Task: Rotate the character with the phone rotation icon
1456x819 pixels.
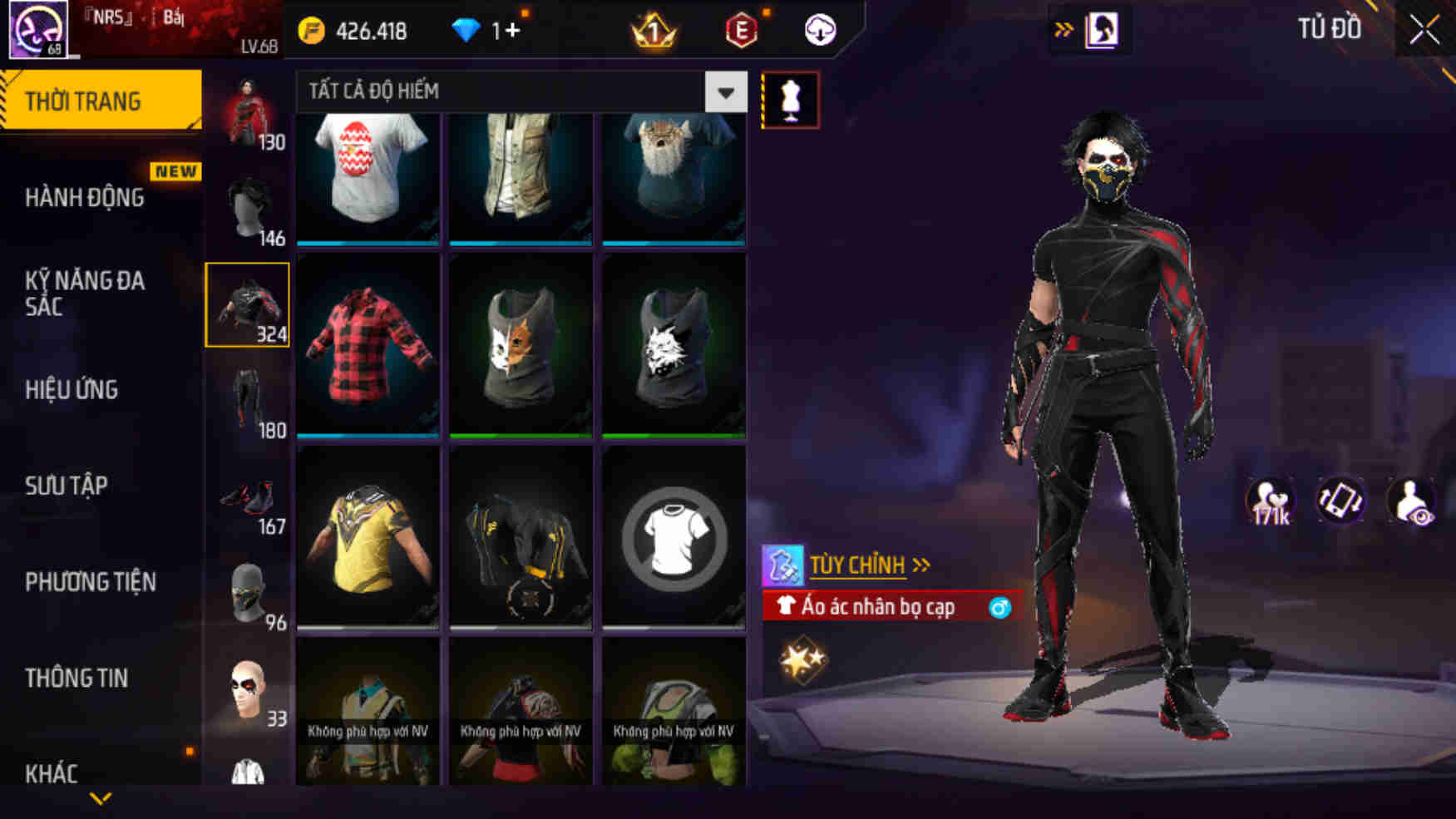Action: 1341,500
